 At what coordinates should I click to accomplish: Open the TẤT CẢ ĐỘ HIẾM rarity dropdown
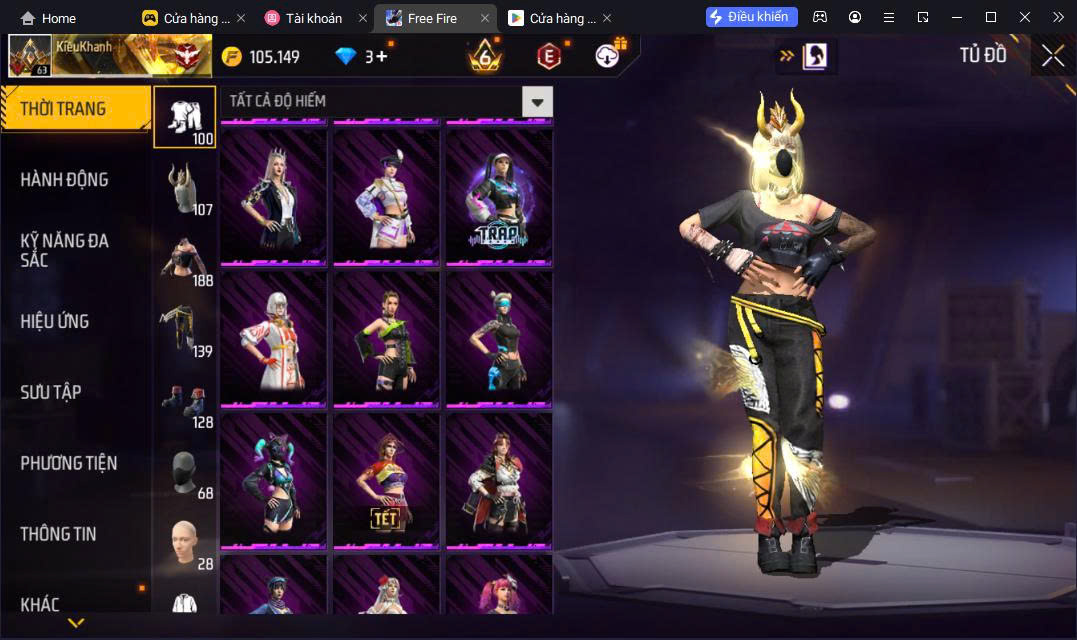click(538, 102)
